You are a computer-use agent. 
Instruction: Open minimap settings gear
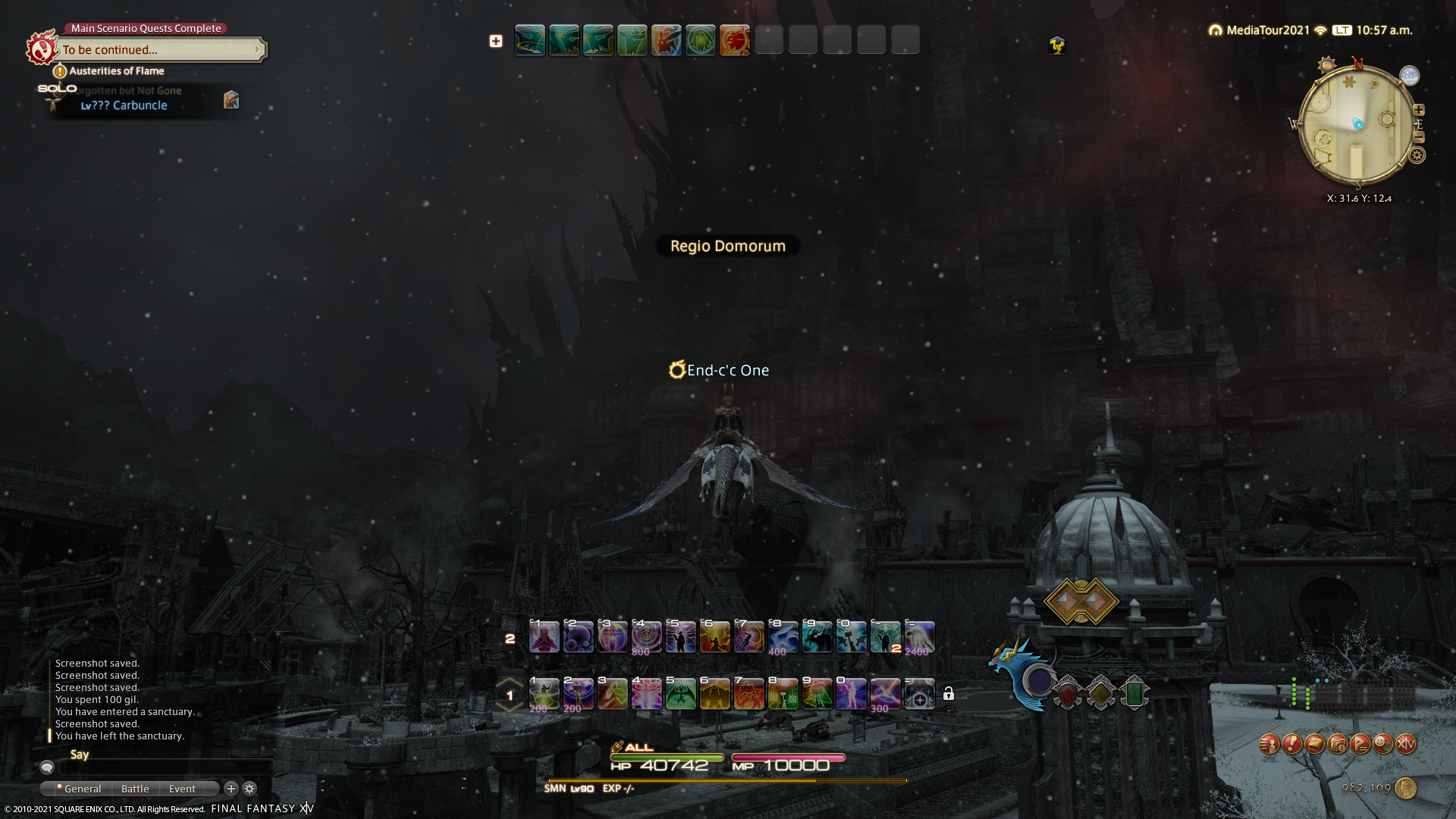click(x=1417, y=155)
